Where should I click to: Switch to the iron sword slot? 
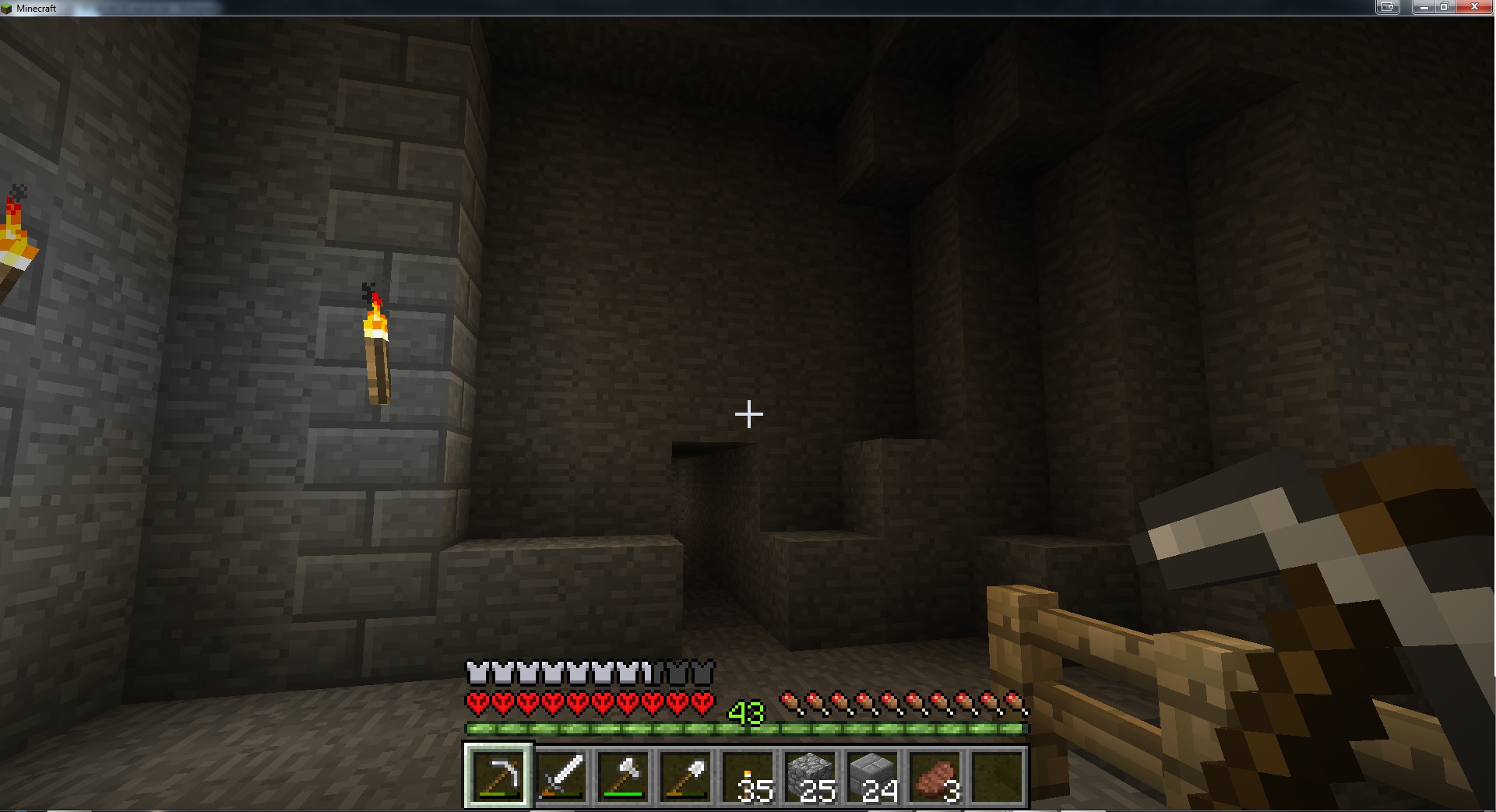point(561,775)
